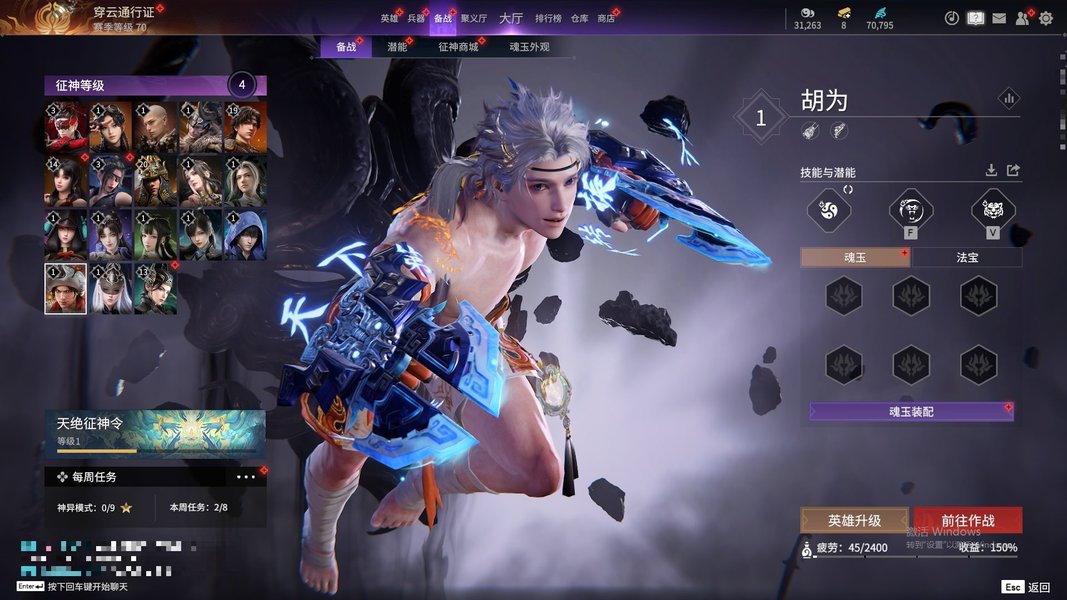Open the question mark help book
The width and height of the screenshot is (1067, 600).
[976, 18]
